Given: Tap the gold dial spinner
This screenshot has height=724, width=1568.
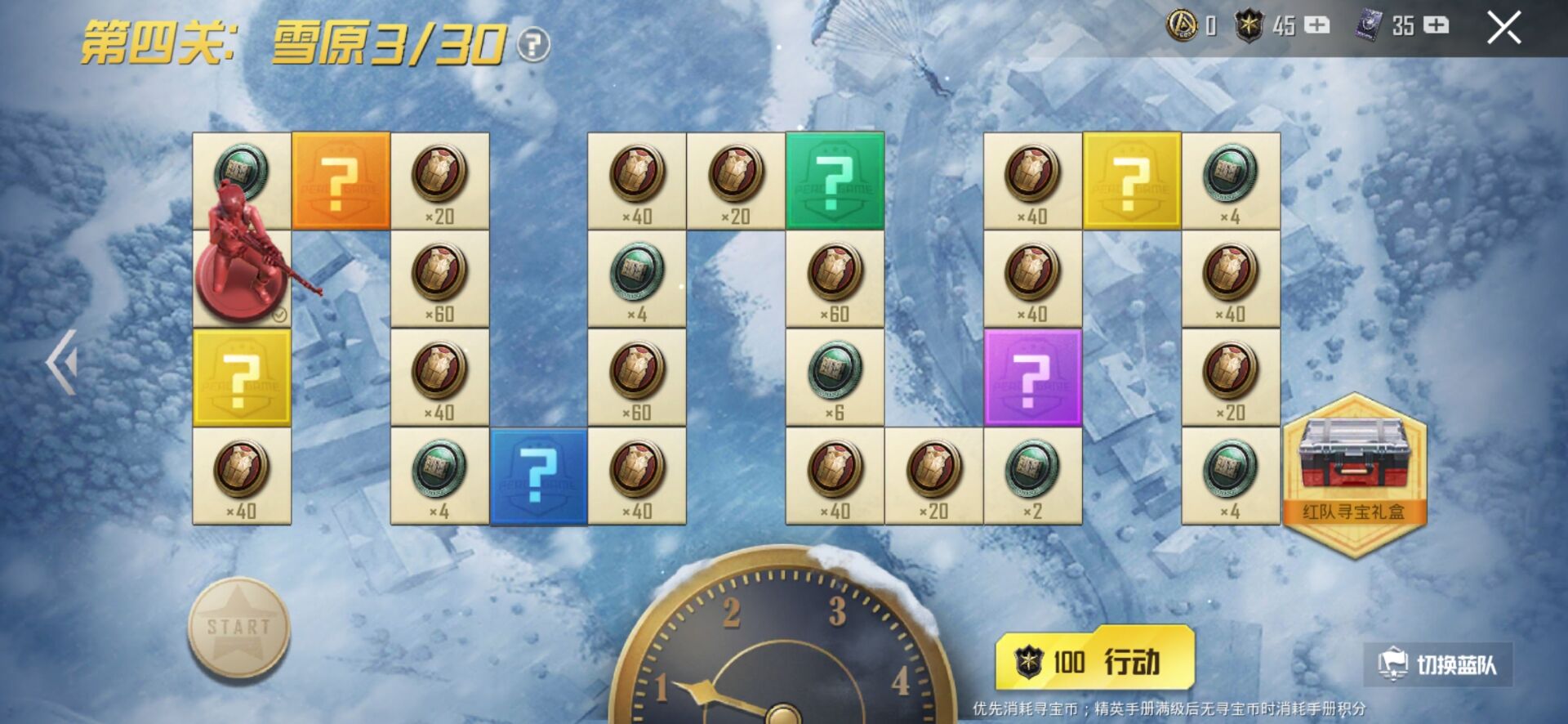Looking at the screenshot, I should [782, 646].
